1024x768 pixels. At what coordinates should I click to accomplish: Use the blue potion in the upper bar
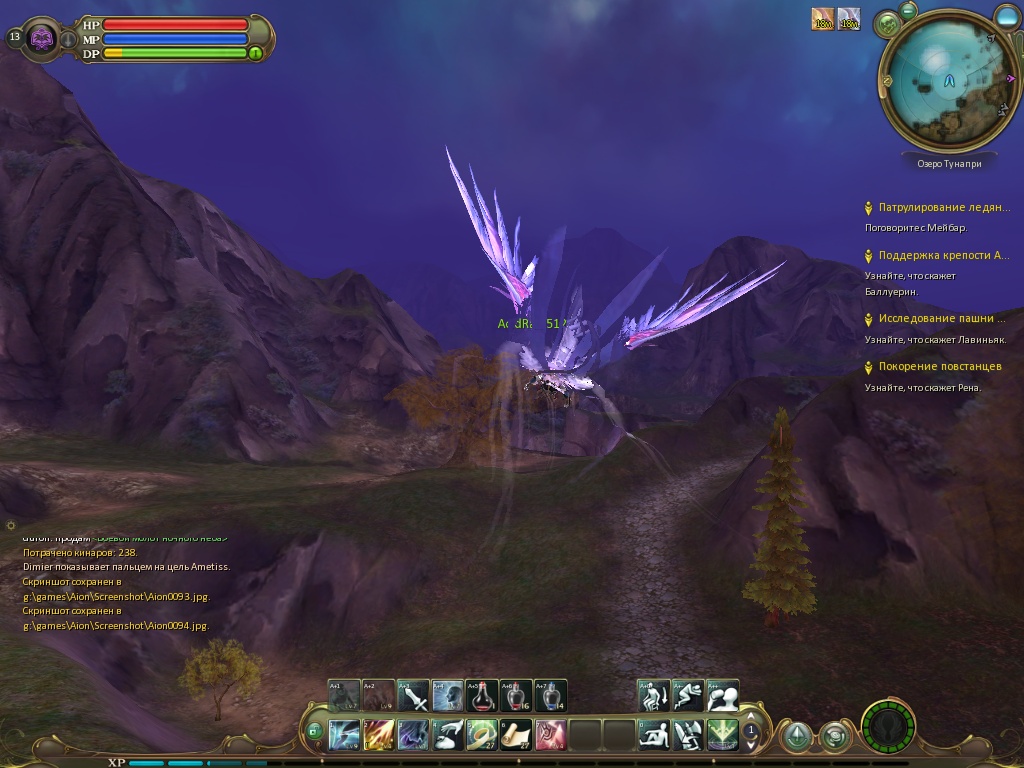tap(550, 695)
